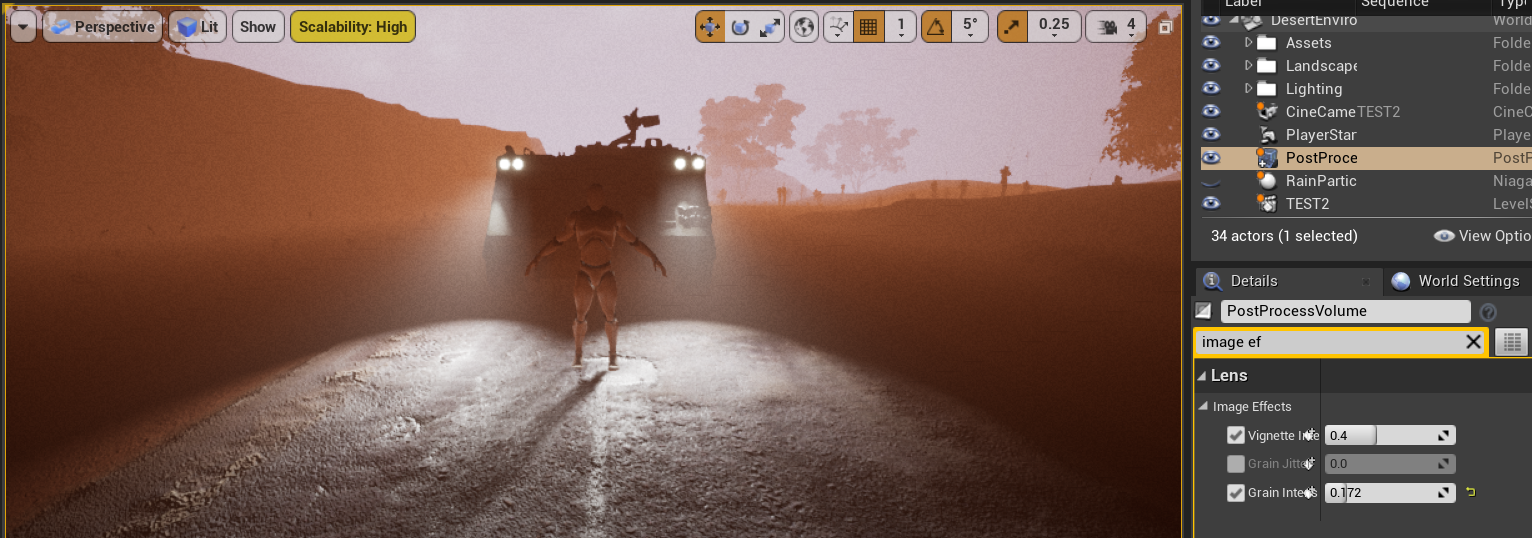
Task: Clear the 'image ef' search box
Action: click(x=1473, y=342)
